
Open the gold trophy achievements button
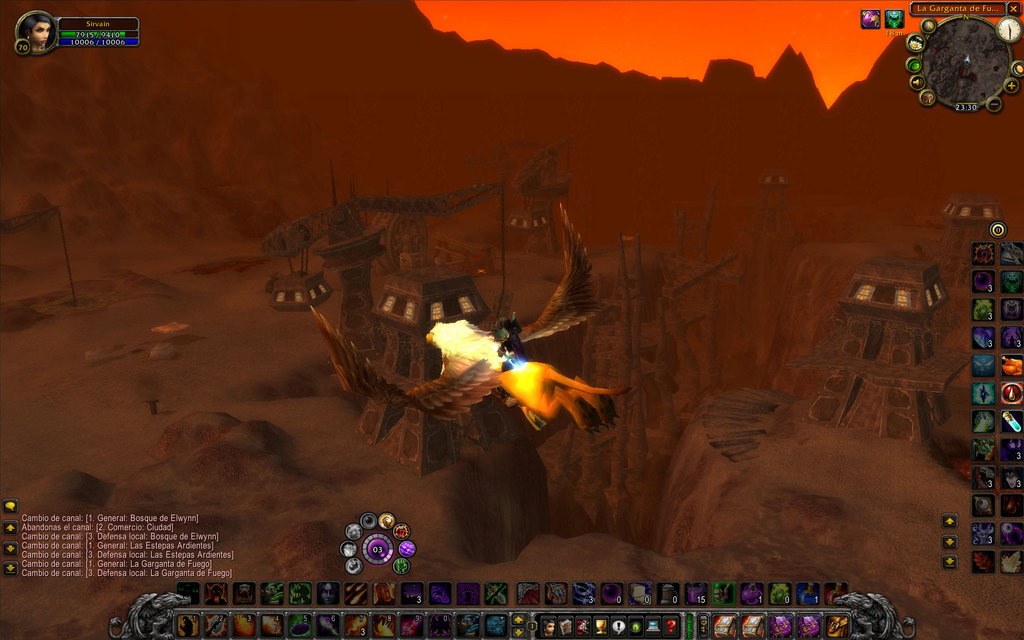pos(601,627)
